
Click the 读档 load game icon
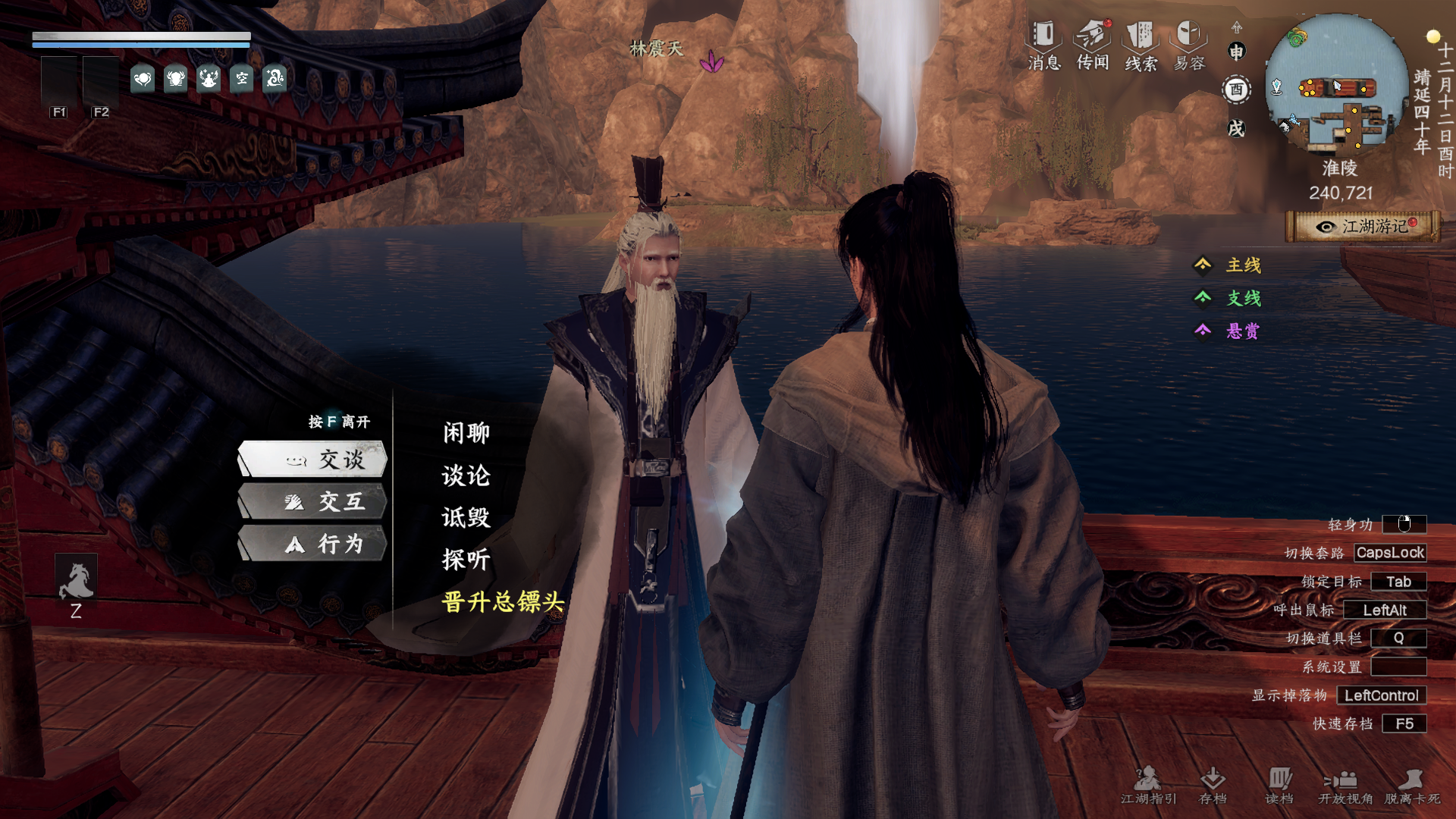[x=1279, y=785]
